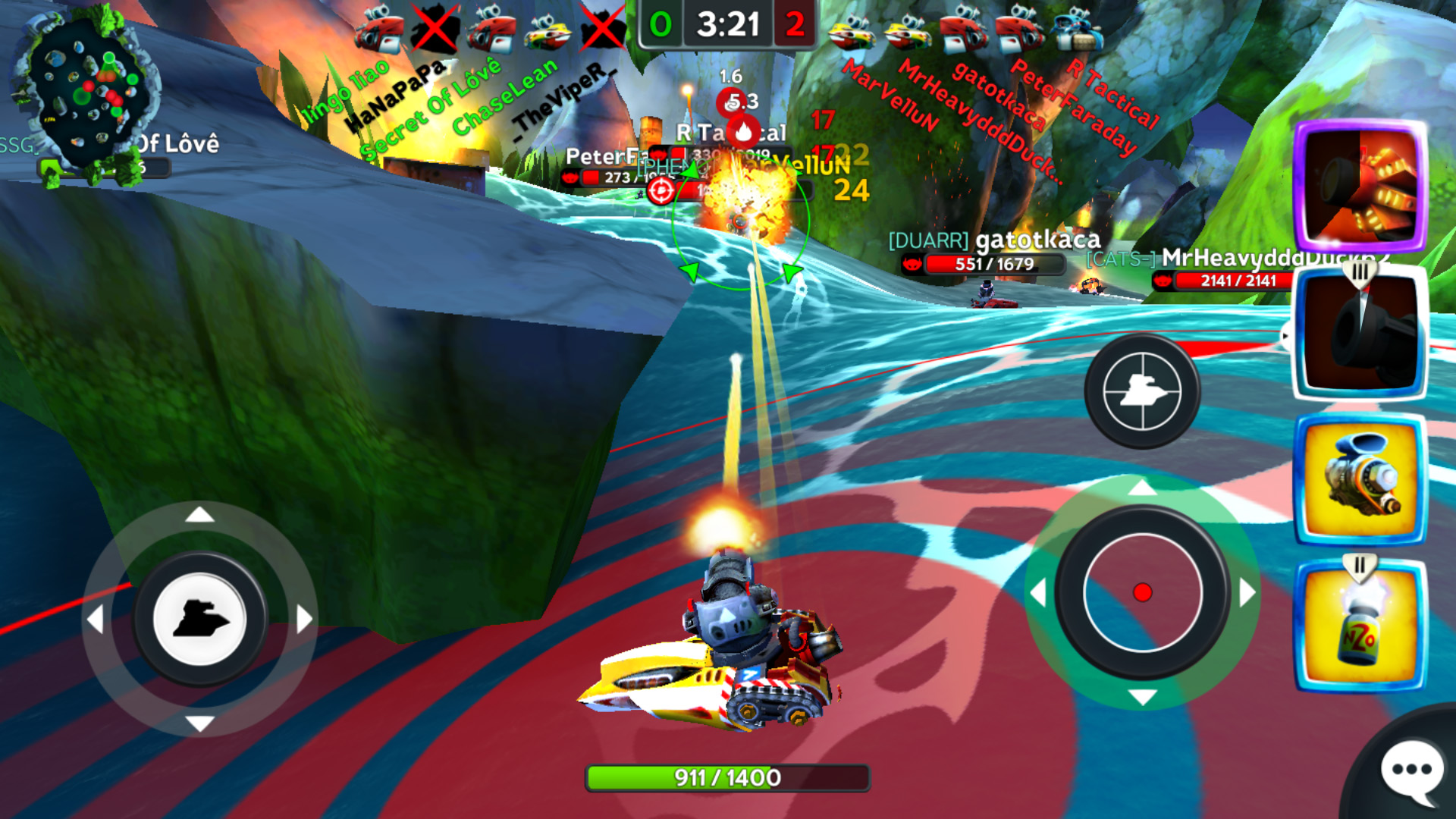This screenshot has height=819, width=1456.
Task: Tap the aim joystick center red dot
Action: tap(1142, 592)
